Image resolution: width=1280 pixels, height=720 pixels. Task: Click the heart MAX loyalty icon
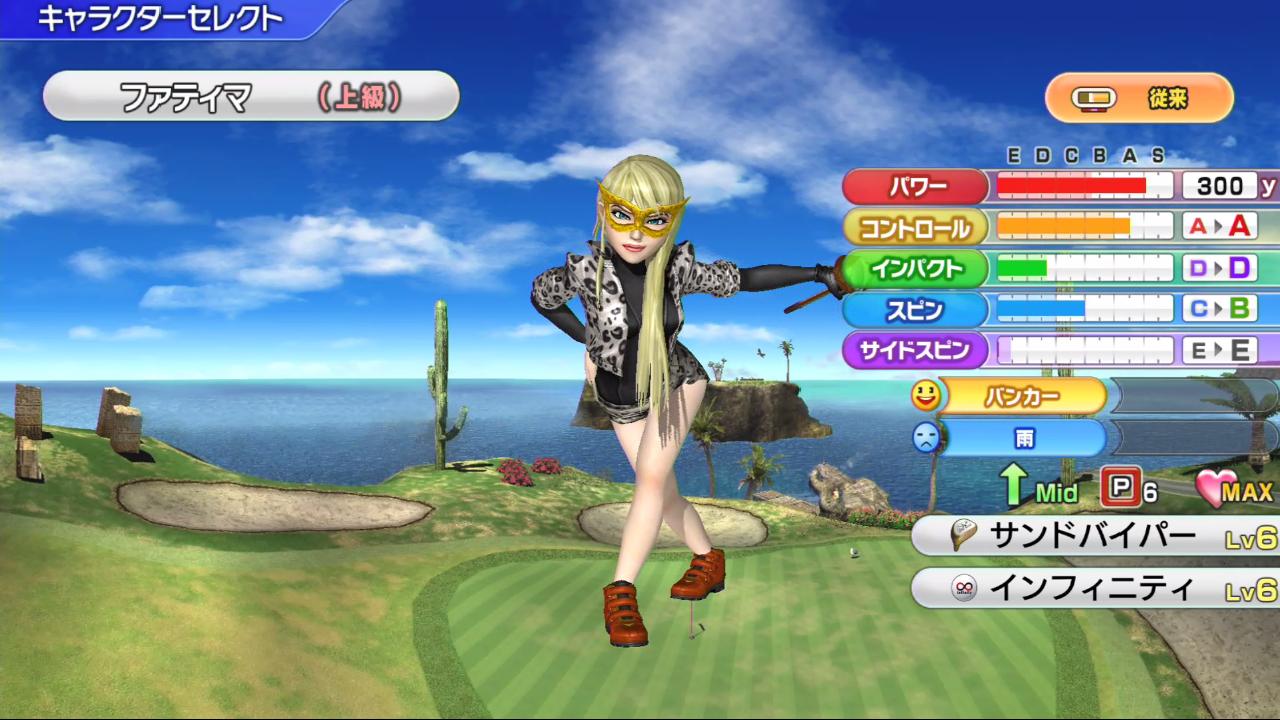[x=1218, y=489]
